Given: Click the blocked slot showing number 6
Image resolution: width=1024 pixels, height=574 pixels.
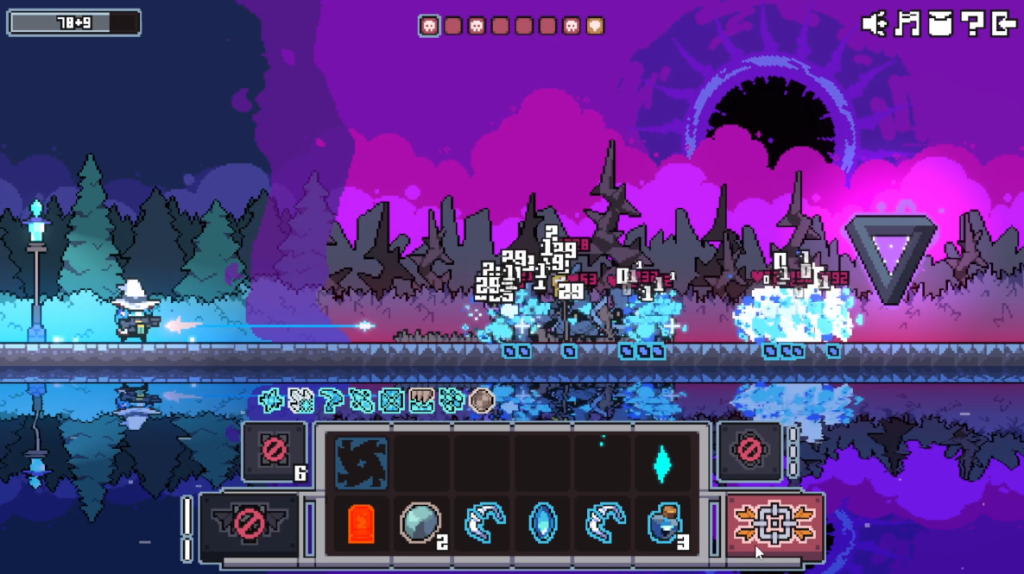Looking at the screenshot, I should 274,452.
